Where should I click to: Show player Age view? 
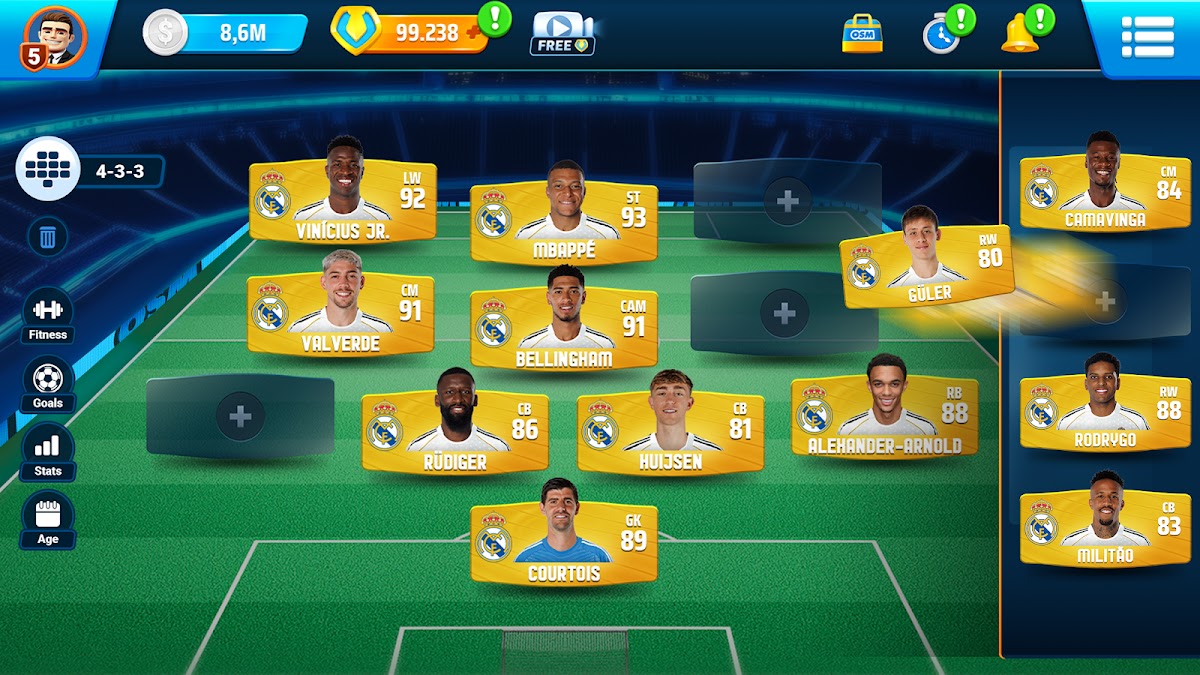point(48,520)
